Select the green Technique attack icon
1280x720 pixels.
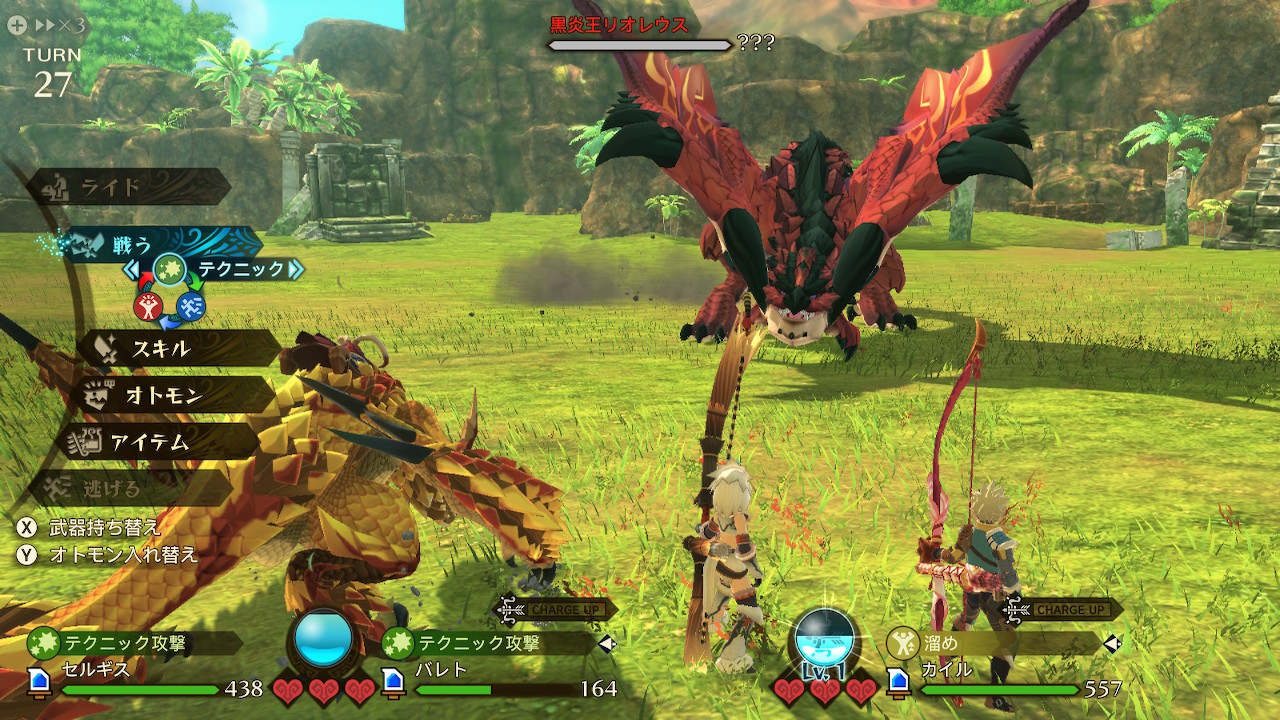click(x=169, y=269)
